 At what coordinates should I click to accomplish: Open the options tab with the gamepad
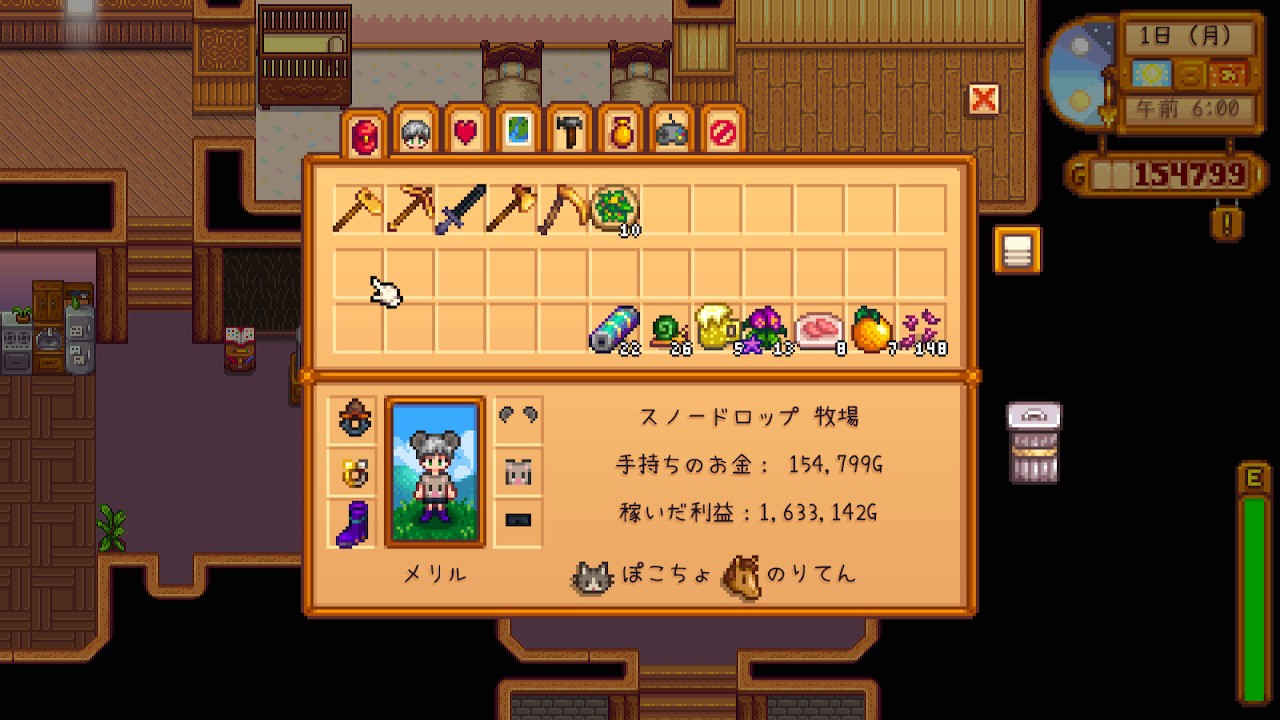tap(673, 133)
